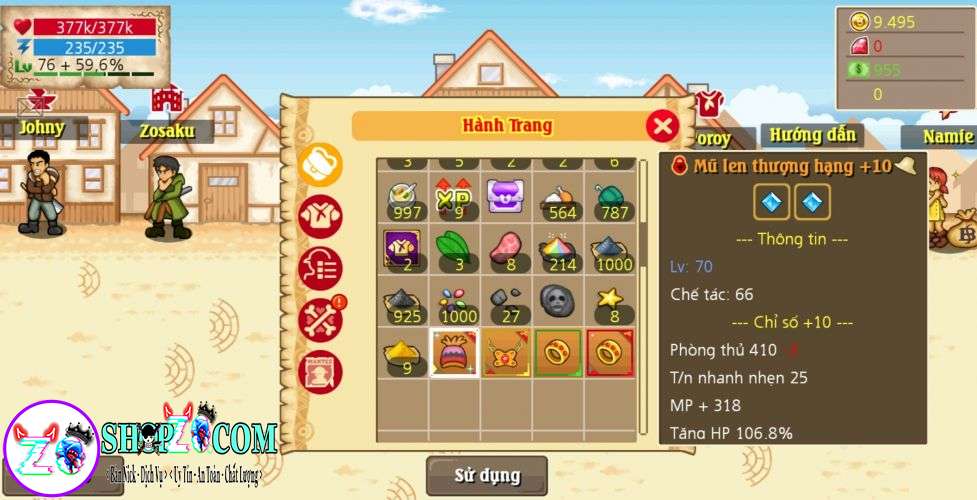Image resolution: width=977 pixels, height=500 pixels.
Task: Open the wanted poster tab
Action: click(320, 371)
